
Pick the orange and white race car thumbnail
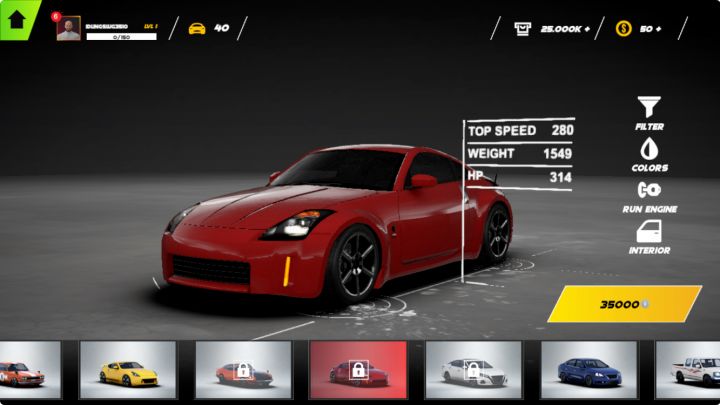(22, 371)
